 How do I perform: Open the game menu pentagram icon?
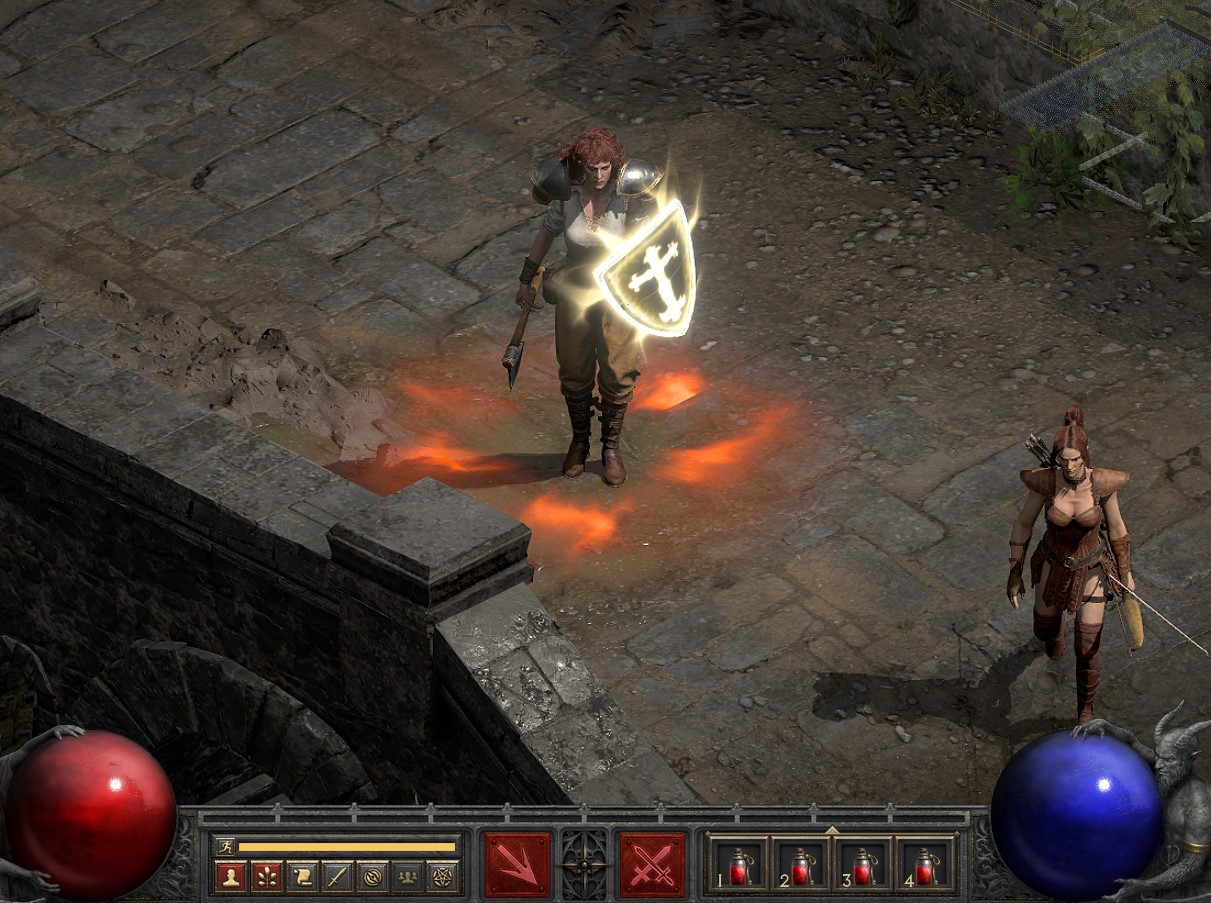[x=441, y=877]
